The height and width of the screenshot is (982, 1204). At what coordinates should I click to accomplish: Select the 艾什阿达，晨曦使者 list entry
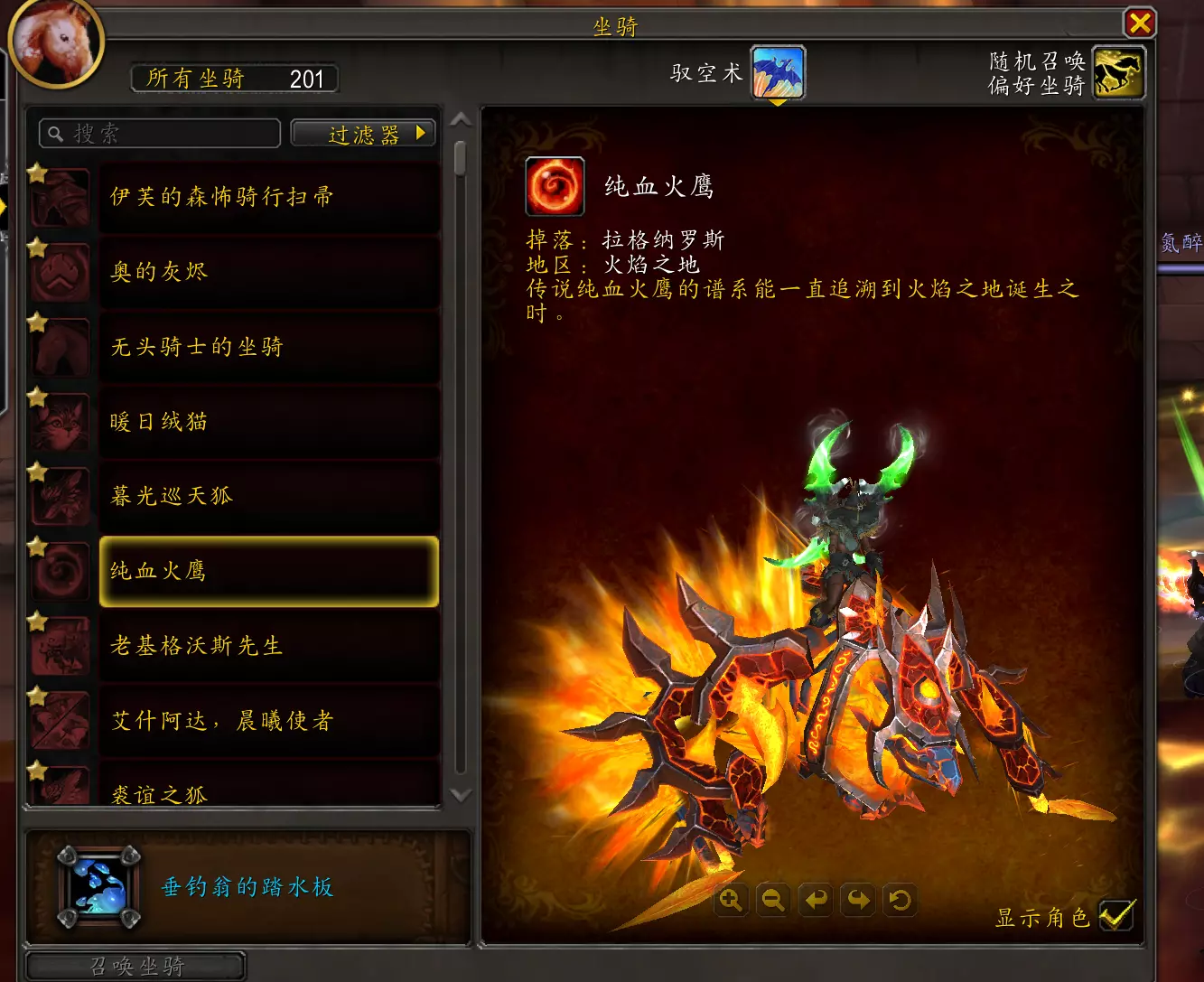(x=267, y=721)
